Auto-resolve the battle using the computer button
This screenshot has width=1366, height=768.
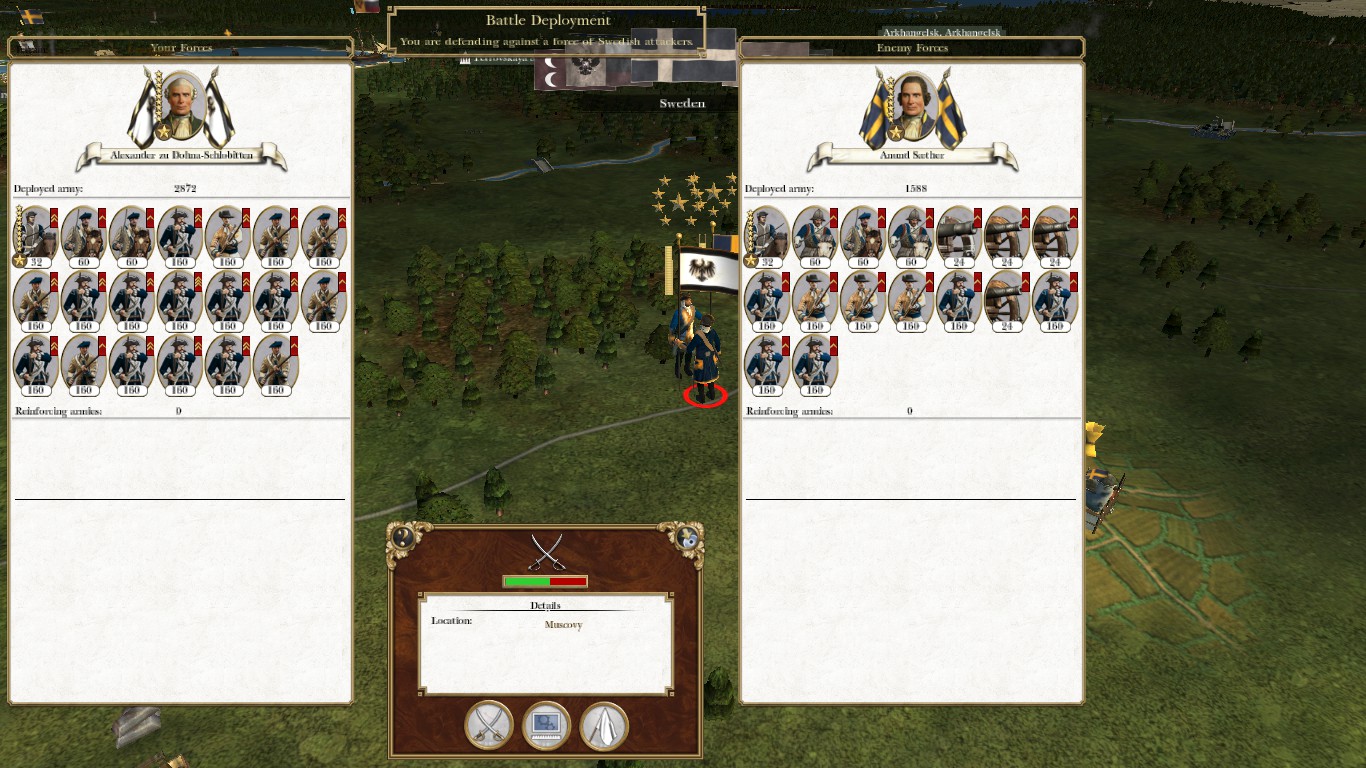point(546,725)
